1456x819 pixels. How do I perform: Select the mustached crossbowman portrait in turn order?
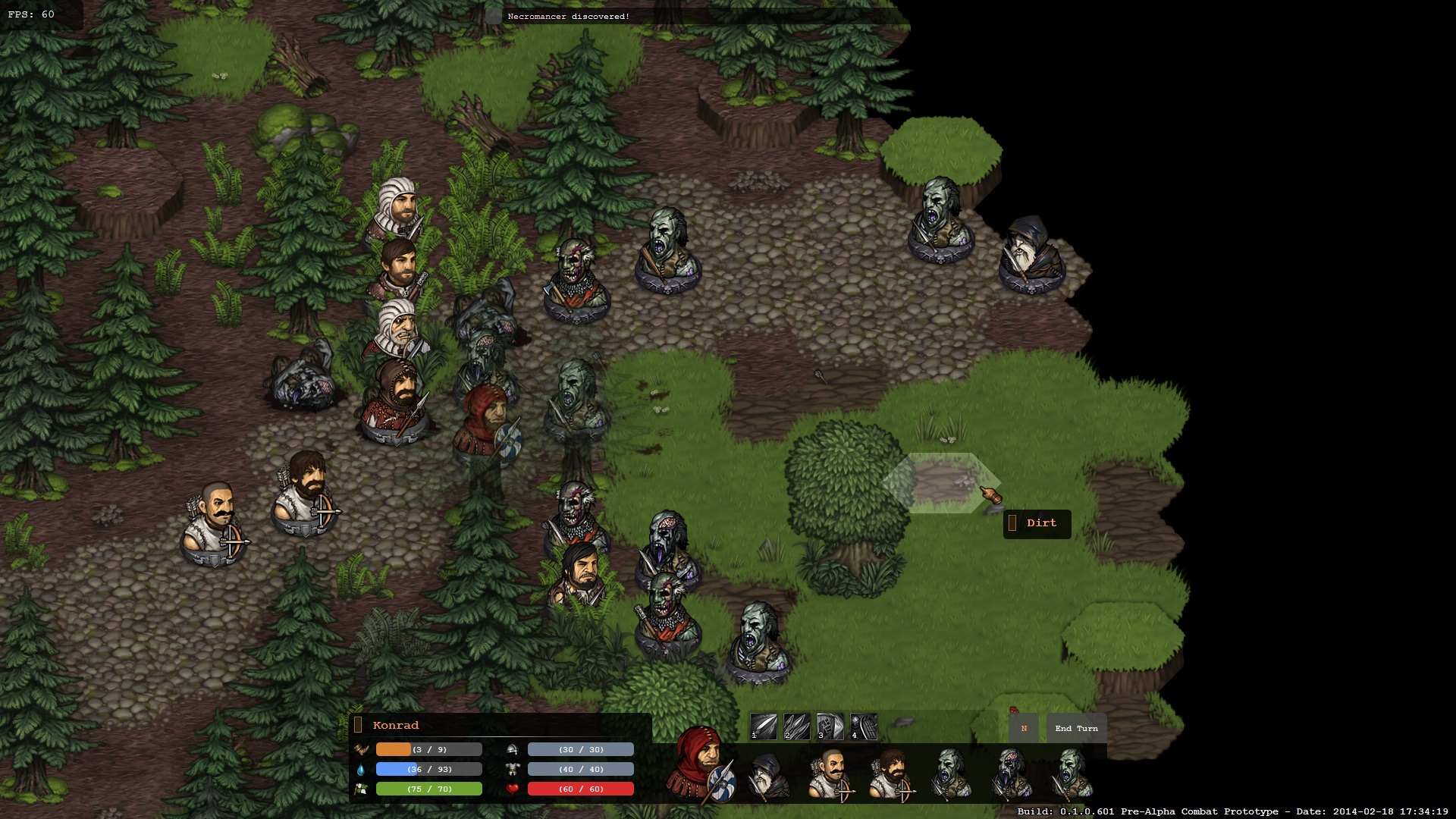tap(833, 773)
